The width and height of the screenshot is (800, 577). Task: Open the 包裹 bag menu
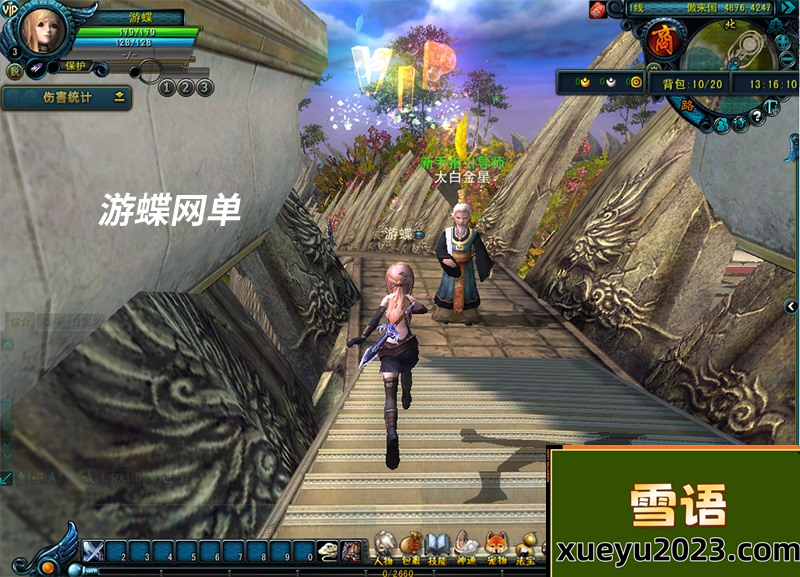pyautogui.click(x=411, y=547)
